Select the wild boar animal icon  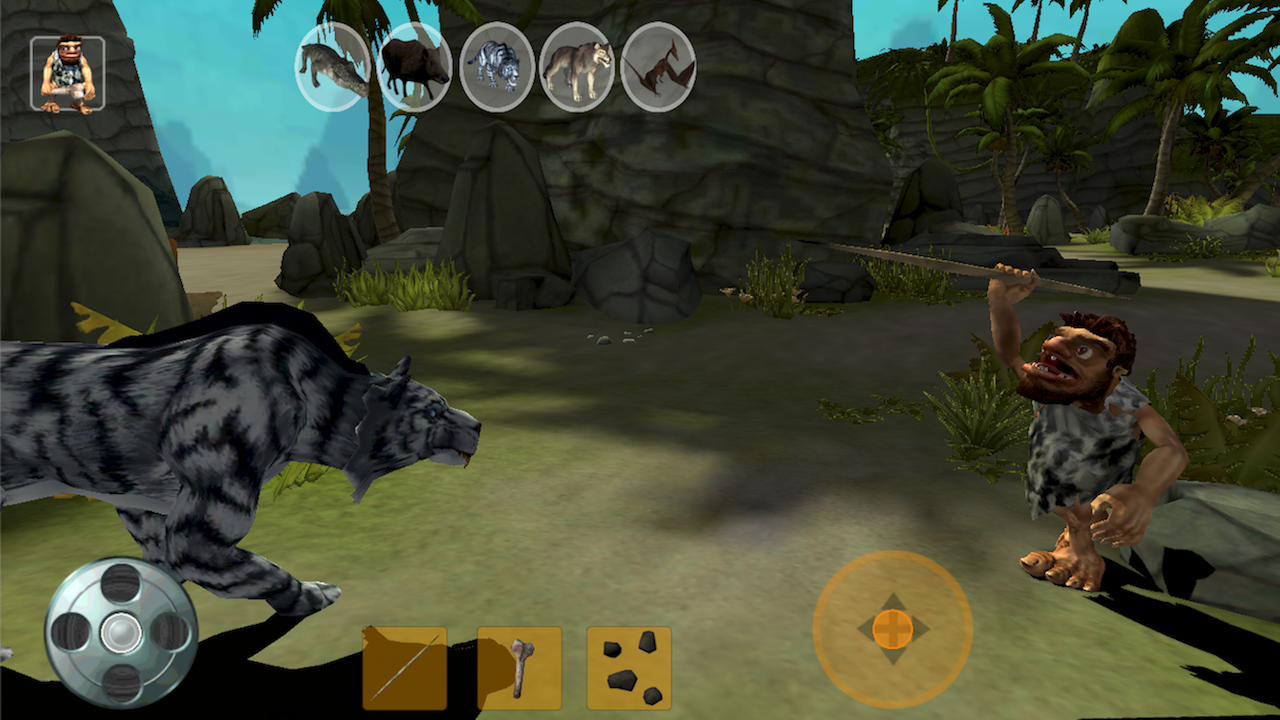point(414,67)
